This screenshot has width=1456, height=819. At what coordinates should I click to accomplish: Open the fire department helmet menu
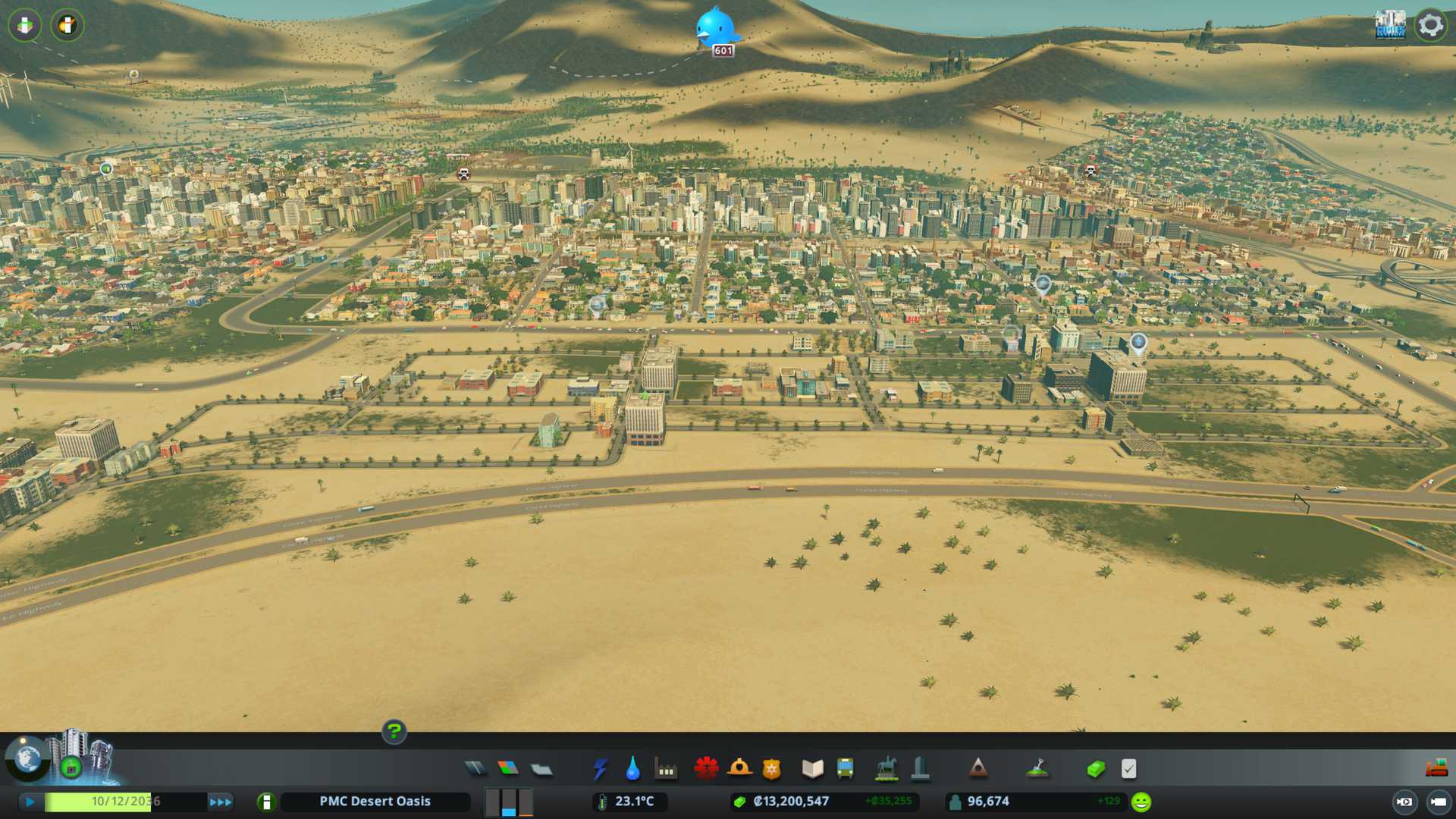[739, 769]
